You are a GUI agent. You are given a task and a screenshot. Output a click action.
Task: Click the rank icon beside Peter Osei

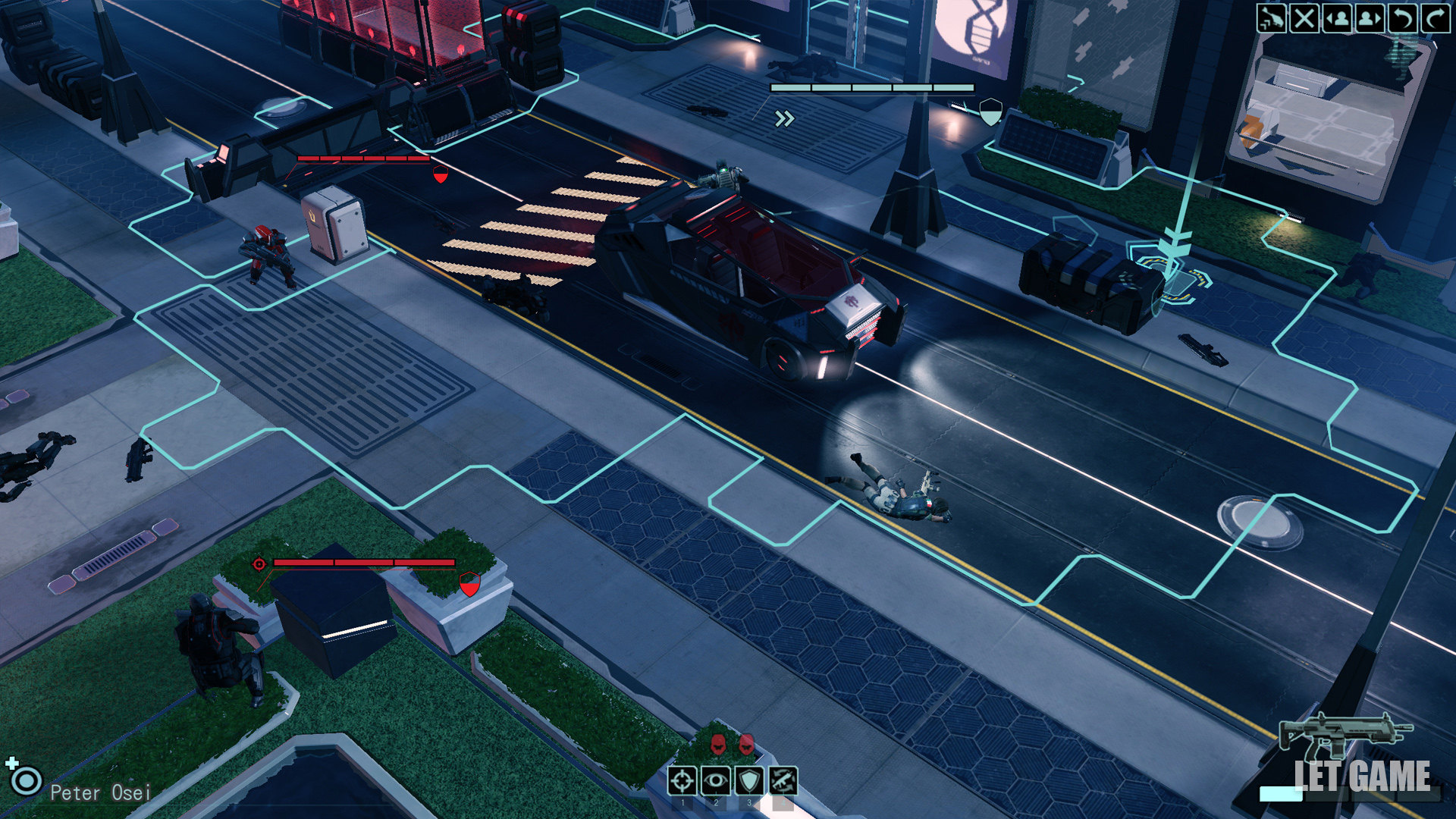click(x=26, y=779)
